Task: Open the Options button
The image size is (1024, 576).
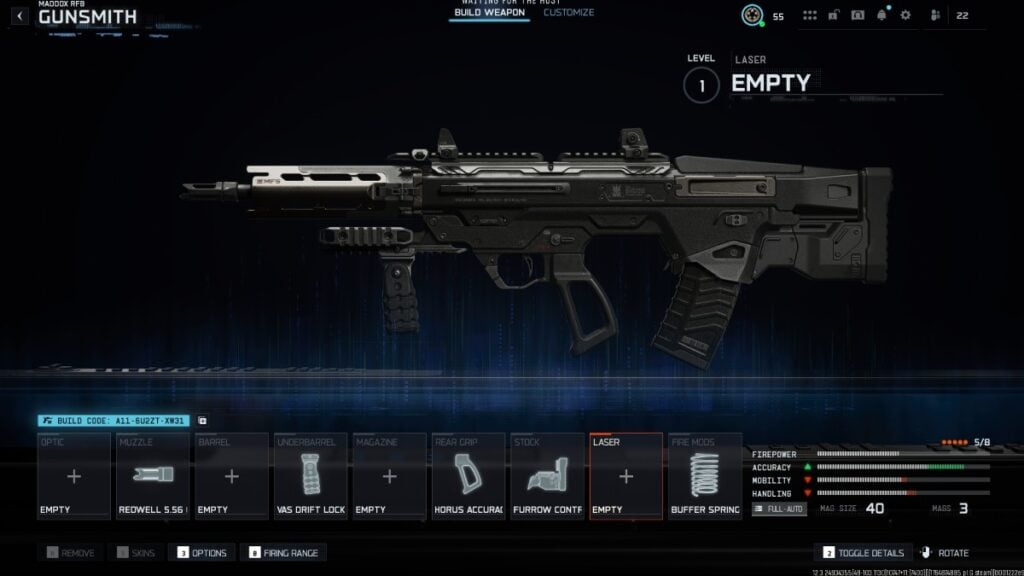Action: [x=202, y=553]
